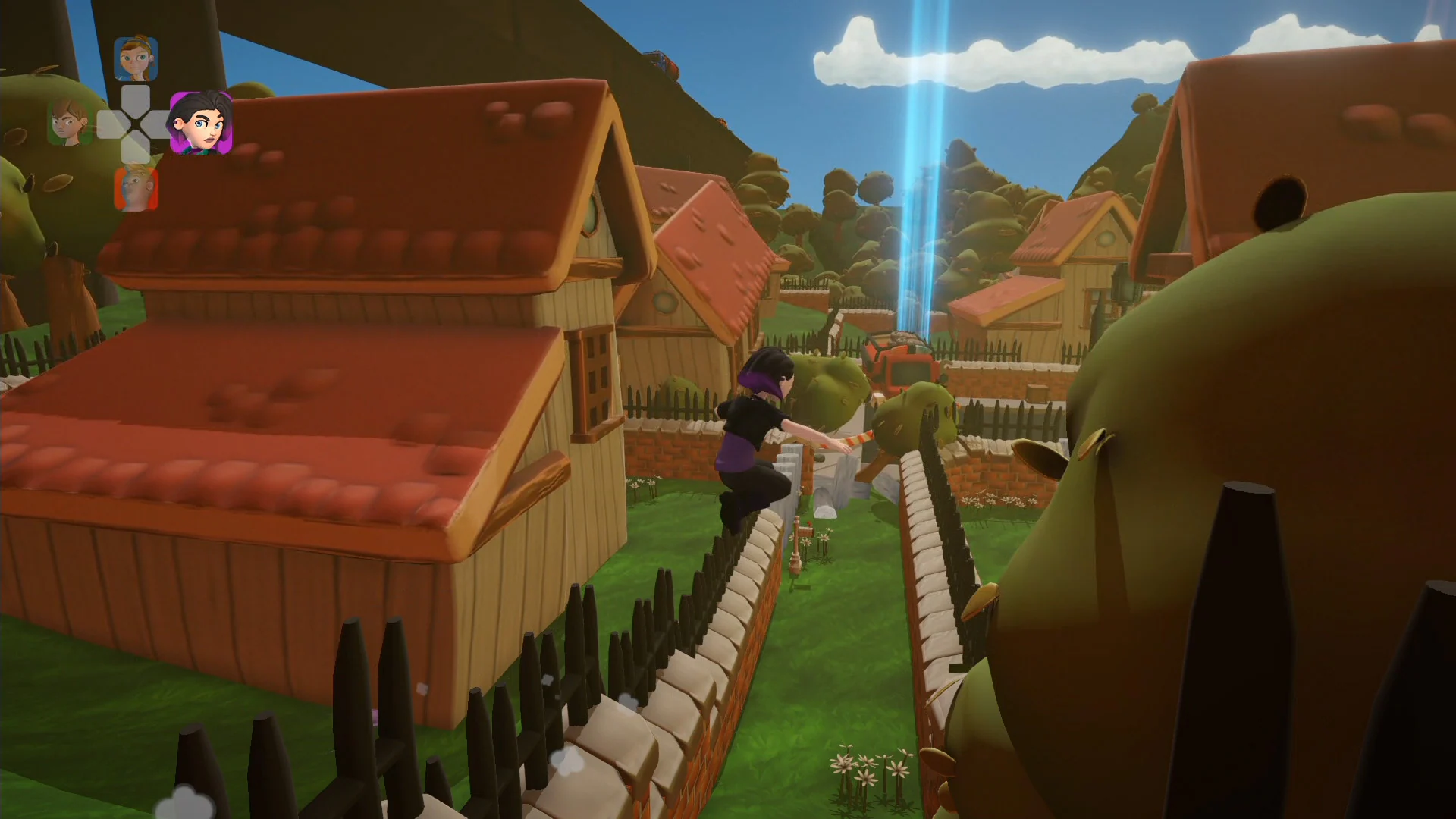
Task: Select the orange-framed child portrait below the d-pad
Action: (136, 187)
